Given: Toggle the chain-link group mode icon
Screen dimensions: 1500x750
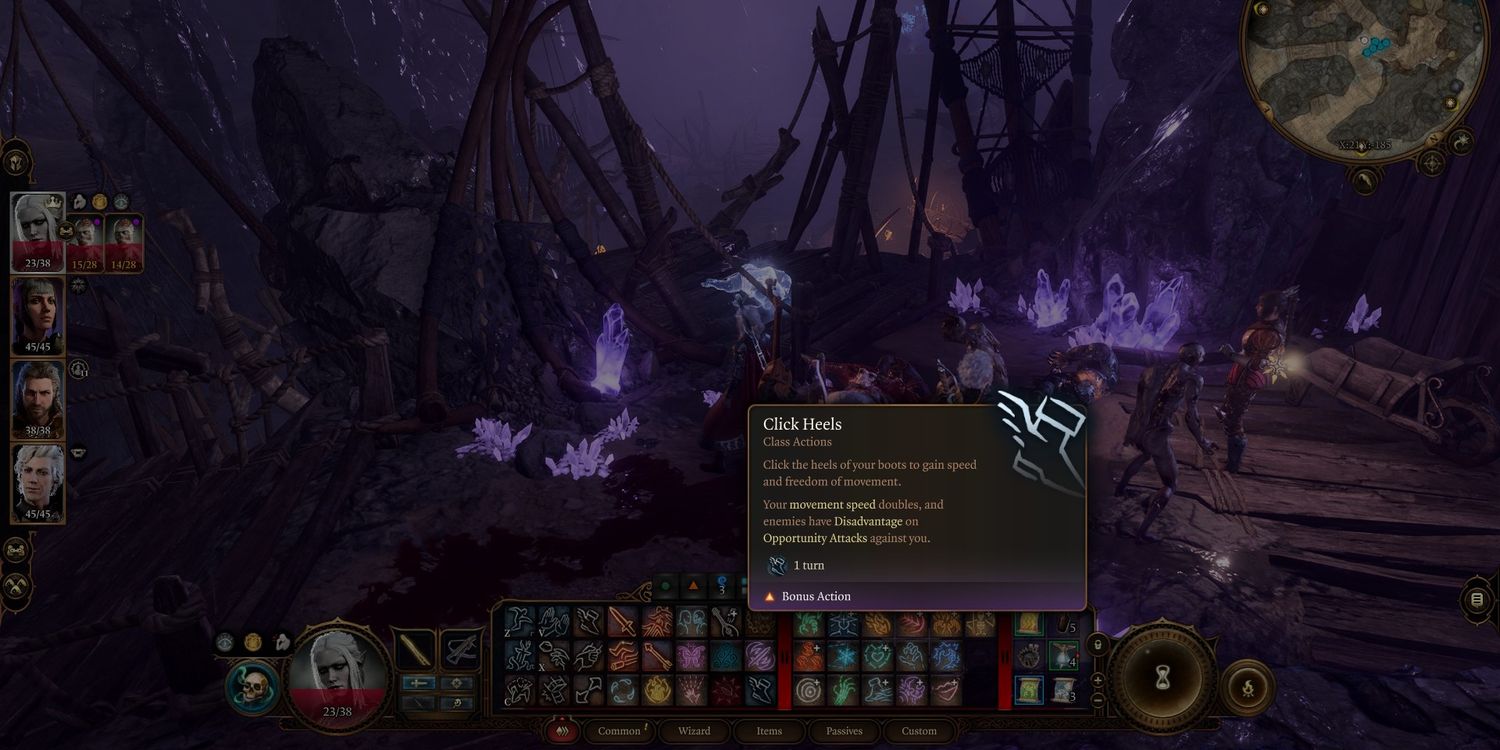Looking at the screenshot, I should pyautogui.click(x=15, y=549).
